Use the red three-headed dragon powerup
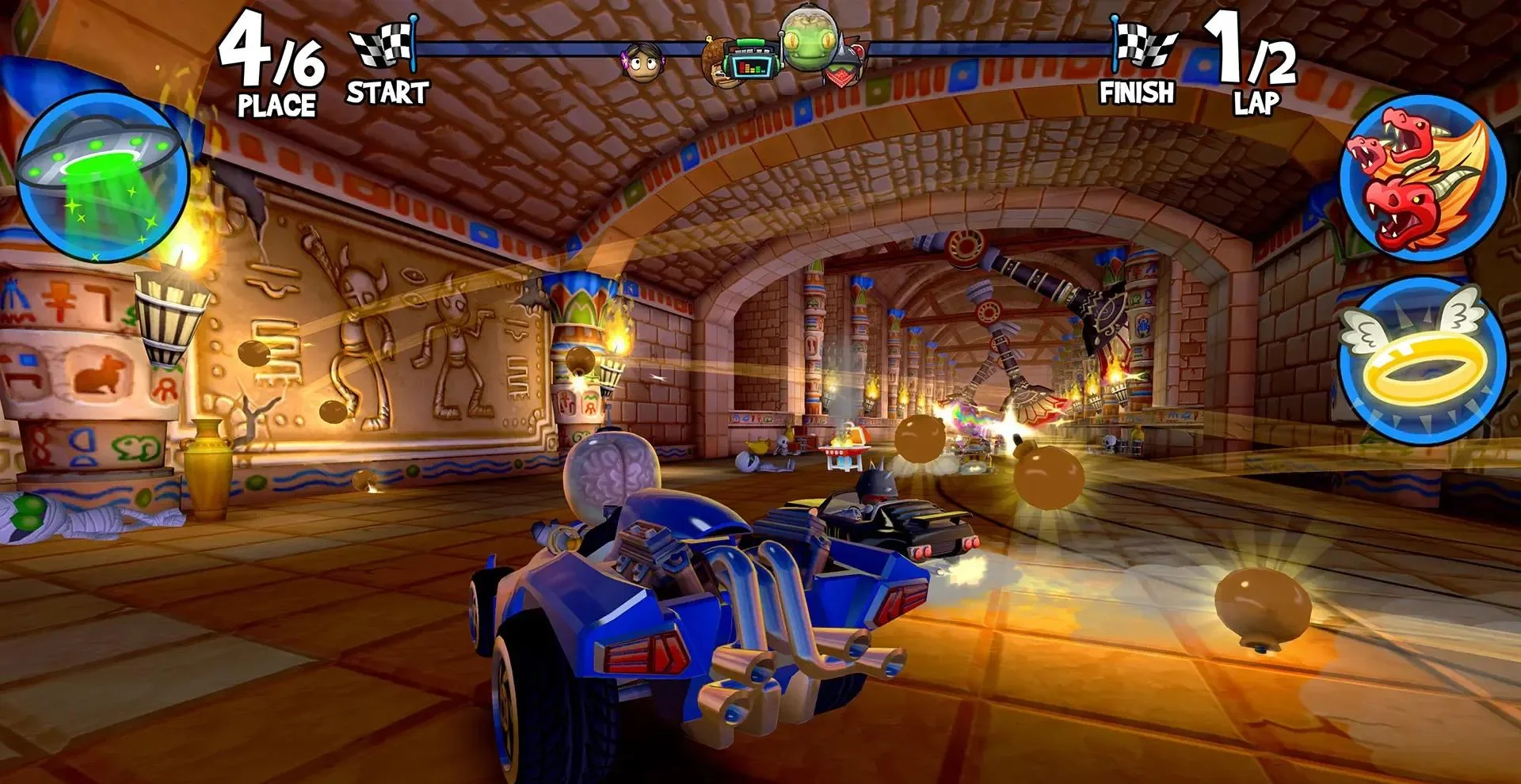 point(1421,177)
